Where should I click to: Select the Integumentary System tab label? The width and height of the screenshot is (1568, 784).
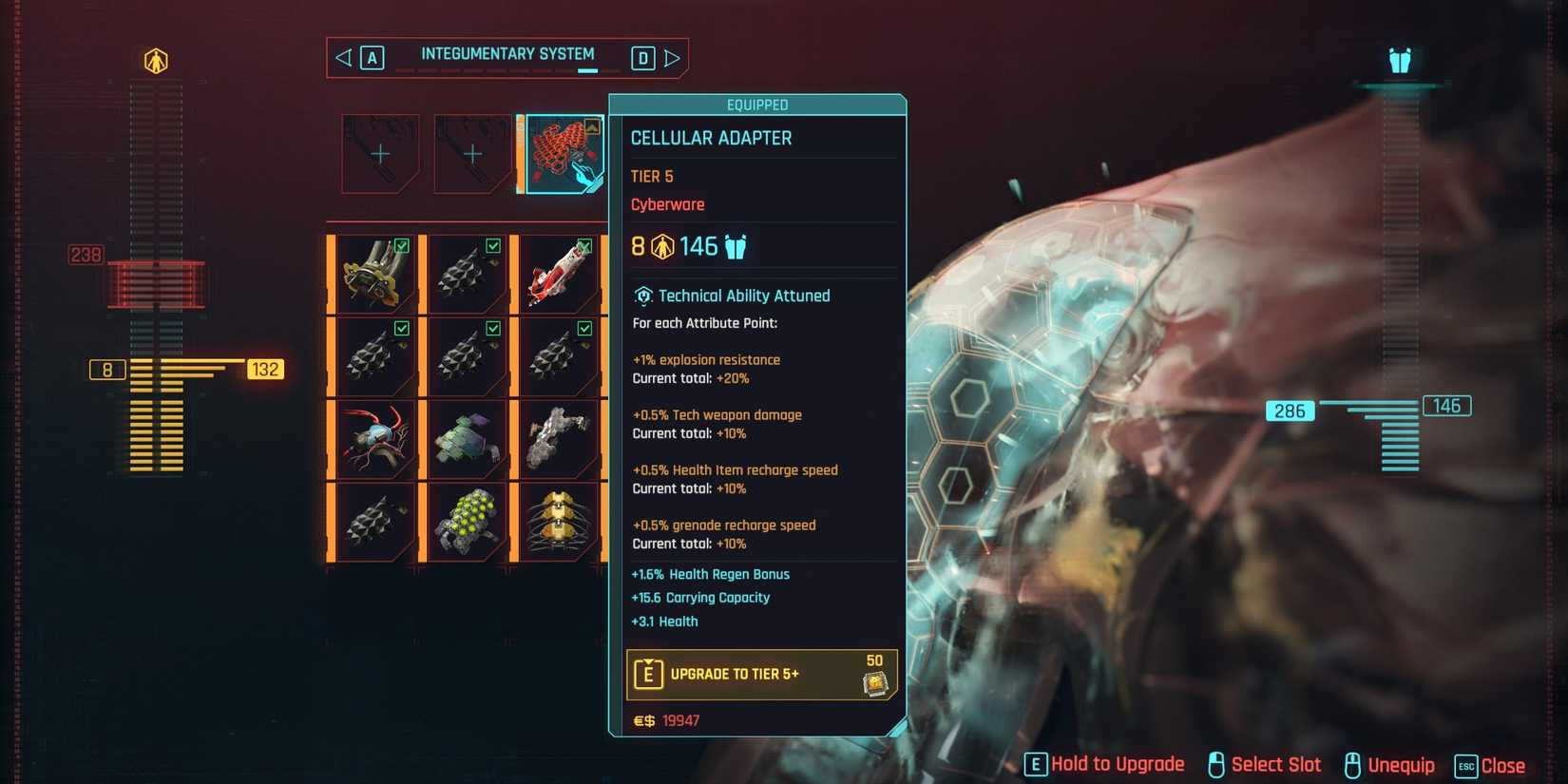point(508,54)
